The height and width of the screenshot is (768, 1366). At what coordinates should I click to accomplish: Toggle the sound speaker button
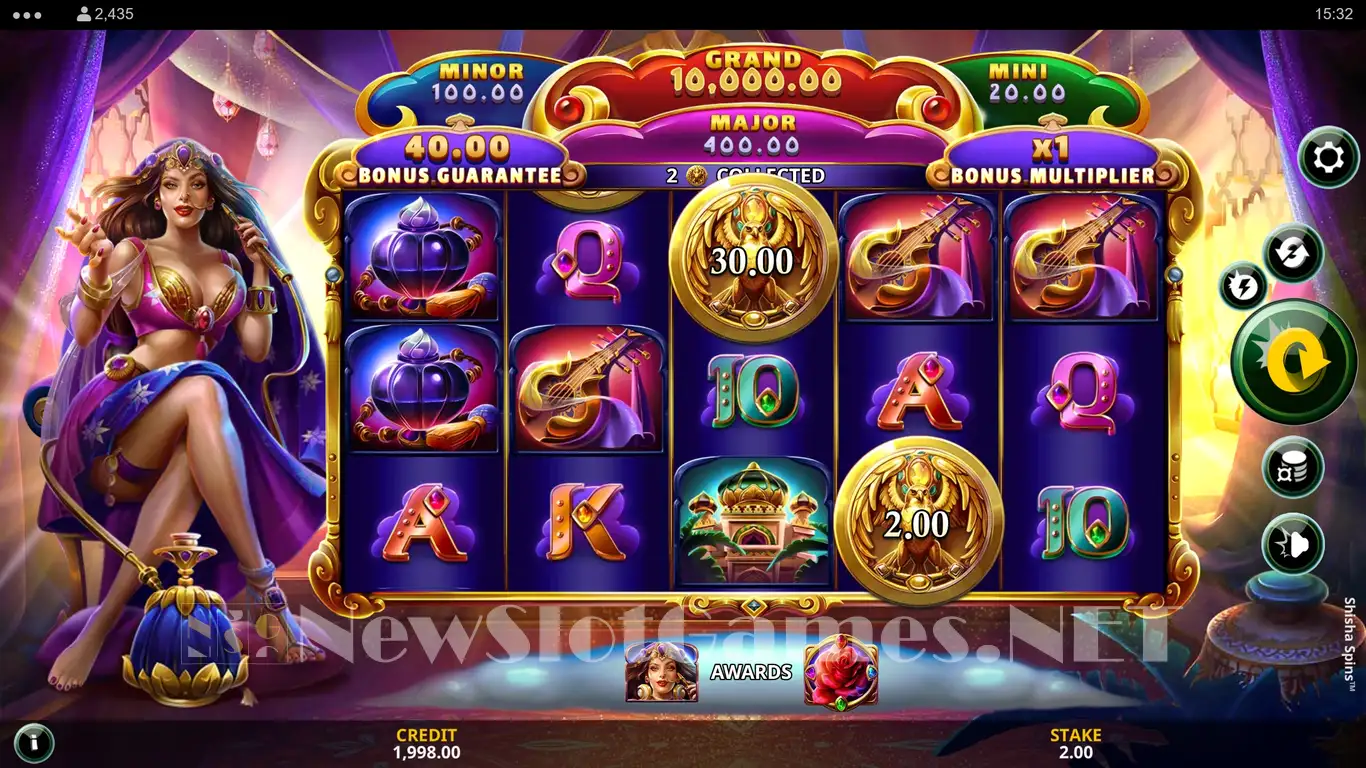click(1293, 543)
